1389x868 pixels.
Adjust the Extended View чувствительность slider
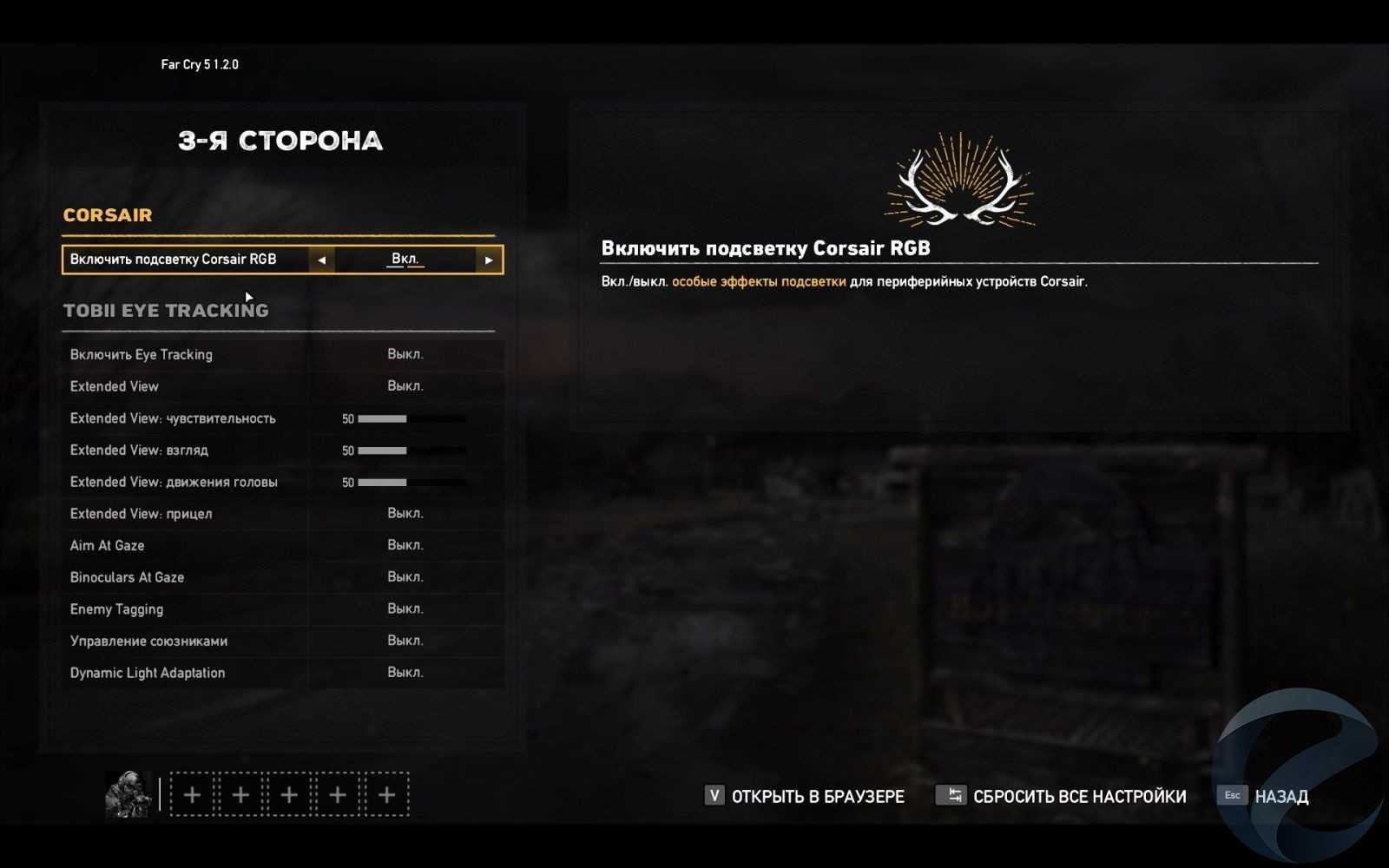tap(412, 418)
